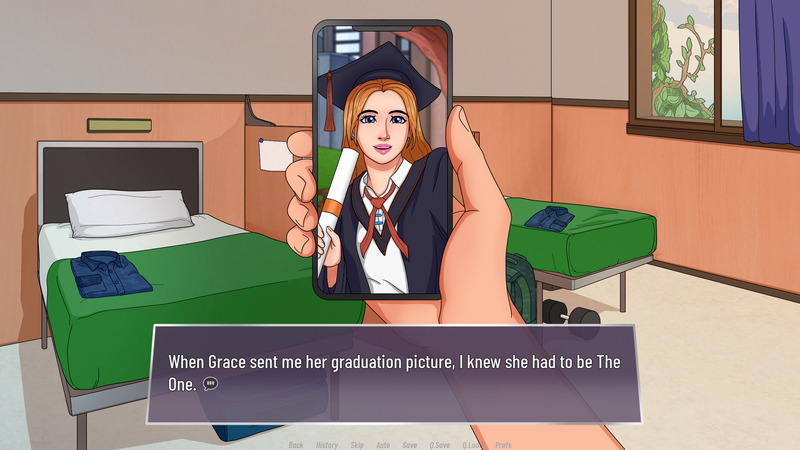The image size is (800, 450).
Task: Open the Save game screen
Action: pyautogui.click(x=410, y=444)
